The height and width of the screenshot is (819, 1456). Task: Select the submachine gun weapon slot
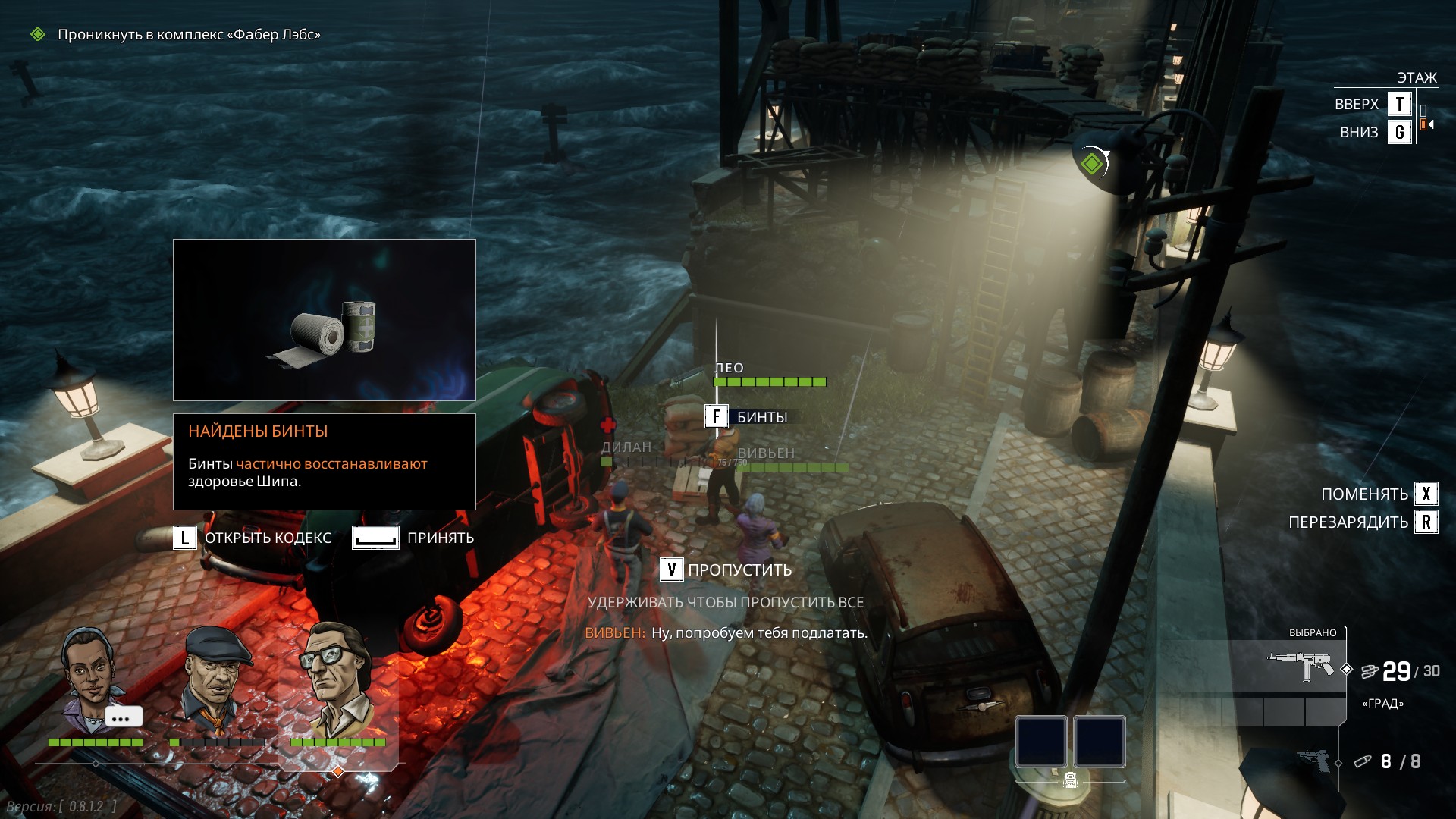[1301, 666]
